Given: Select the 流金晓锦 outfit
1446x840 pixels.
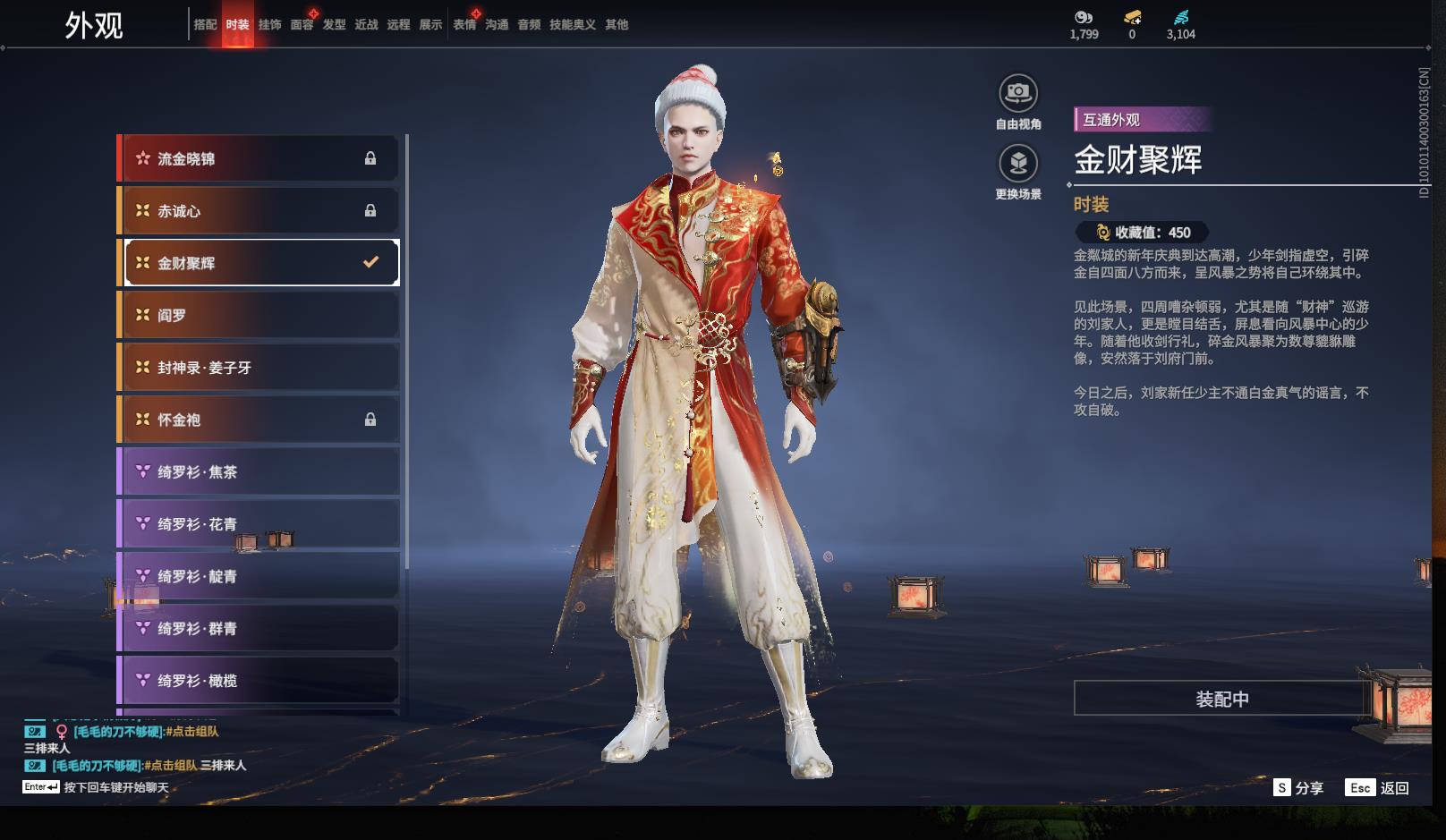Looking at the screenshot, I should tap(259, 159).
